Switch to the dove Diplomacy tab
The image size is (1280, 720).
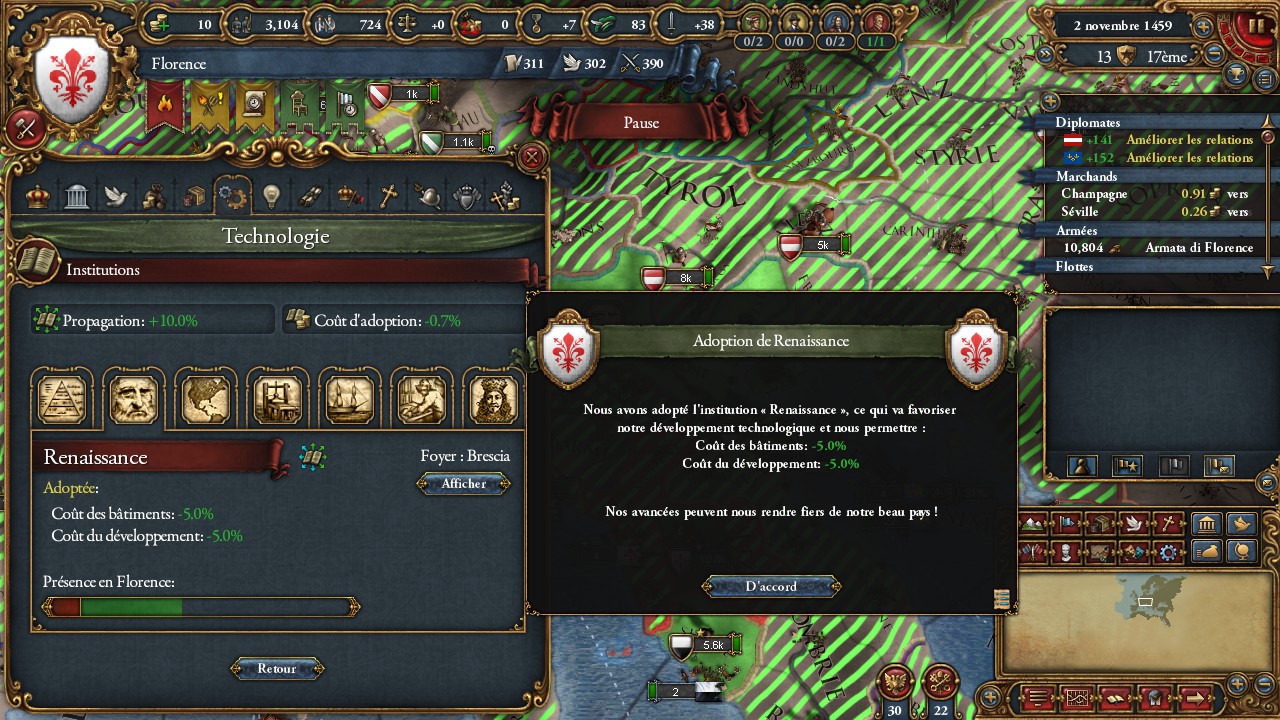[115, 196]
